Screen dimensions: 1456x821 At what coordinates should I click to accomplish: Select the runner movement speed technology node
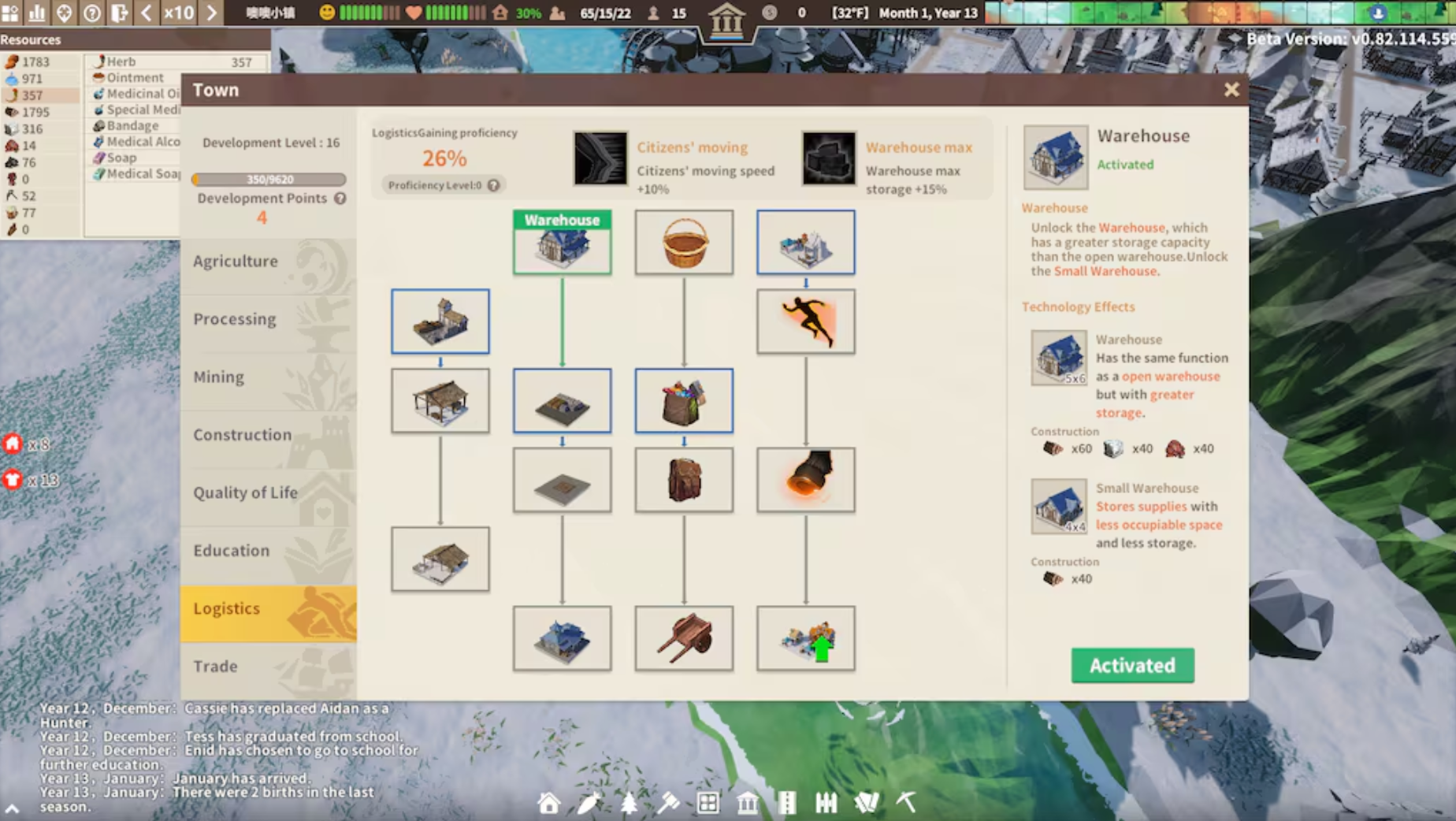805,321
